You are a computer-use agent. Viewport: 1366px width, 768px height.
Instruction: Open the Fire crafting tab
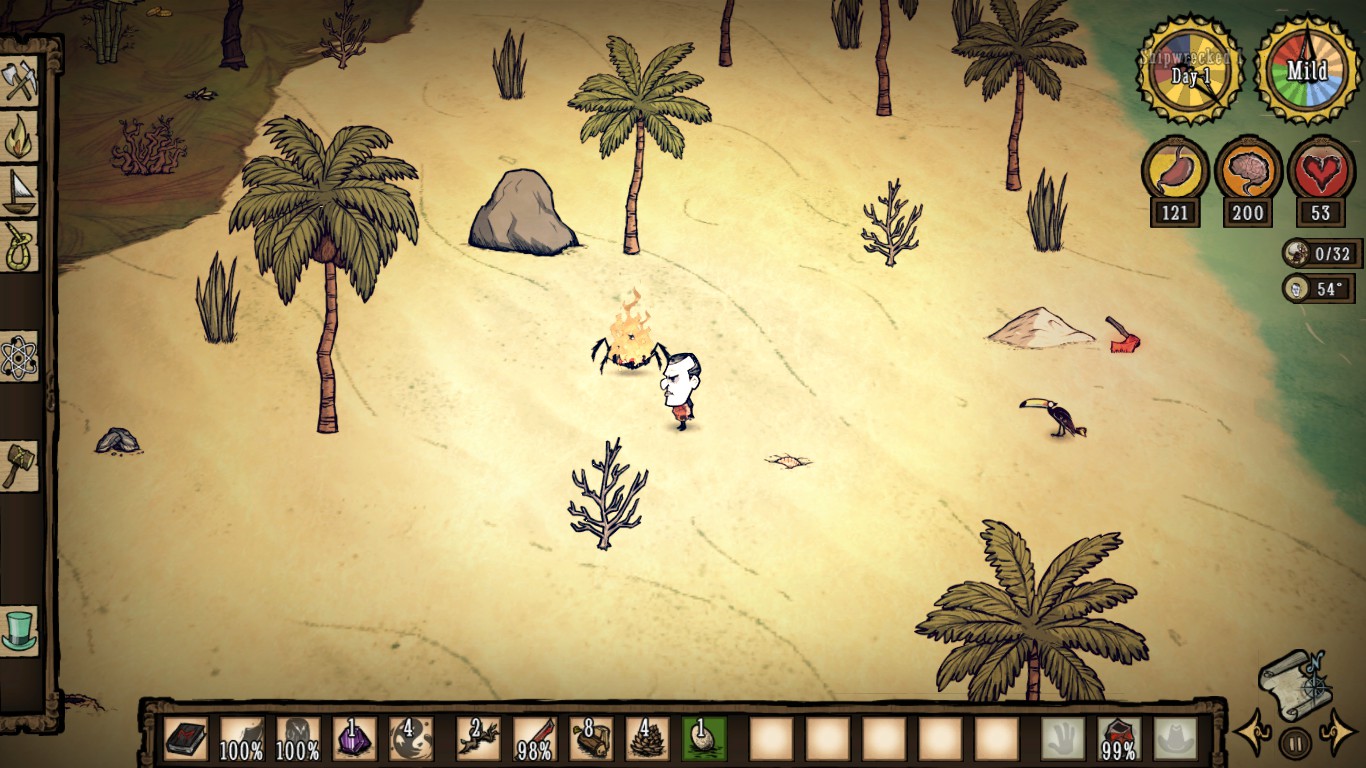[19, 137]
